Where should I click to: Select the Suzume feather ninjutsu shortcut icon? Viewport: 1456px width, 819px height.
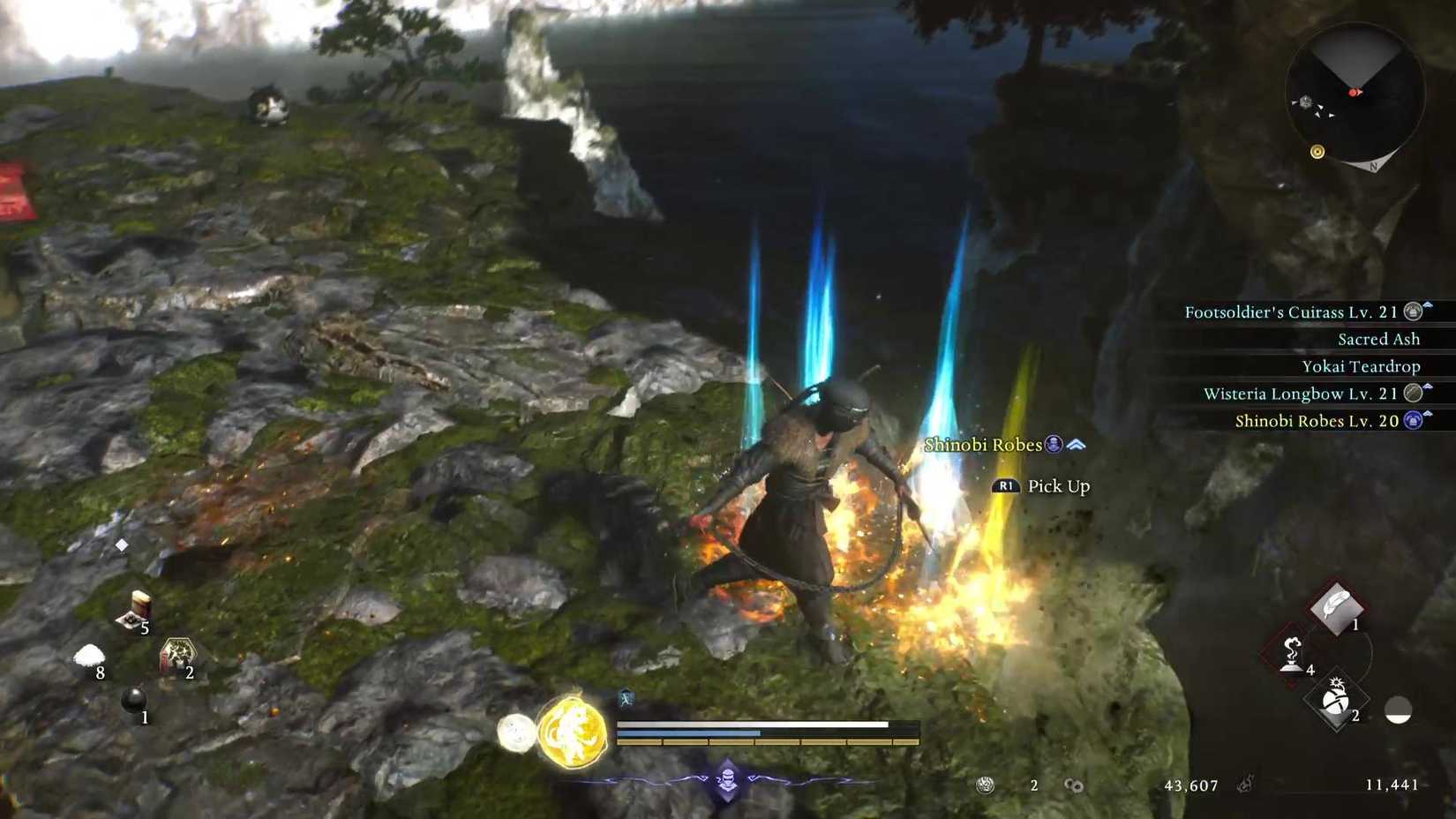[1335, 609]
